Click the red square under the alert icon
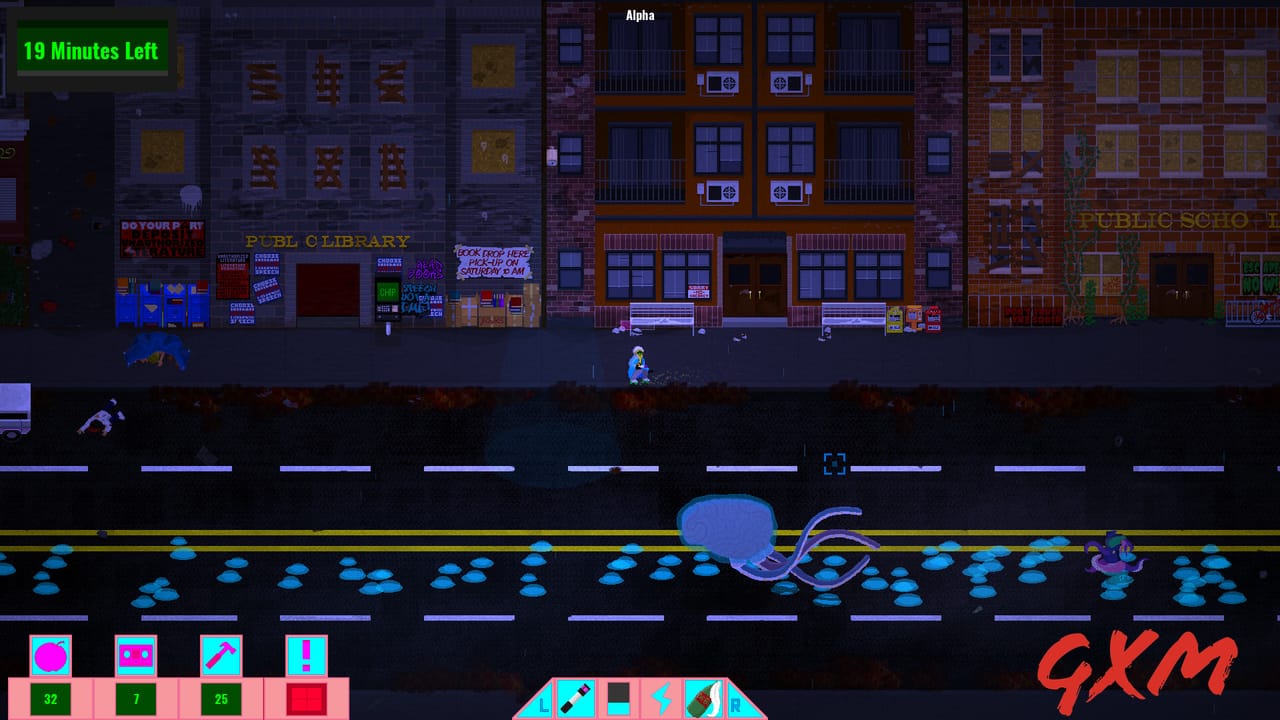 click(x=306, y=698)
